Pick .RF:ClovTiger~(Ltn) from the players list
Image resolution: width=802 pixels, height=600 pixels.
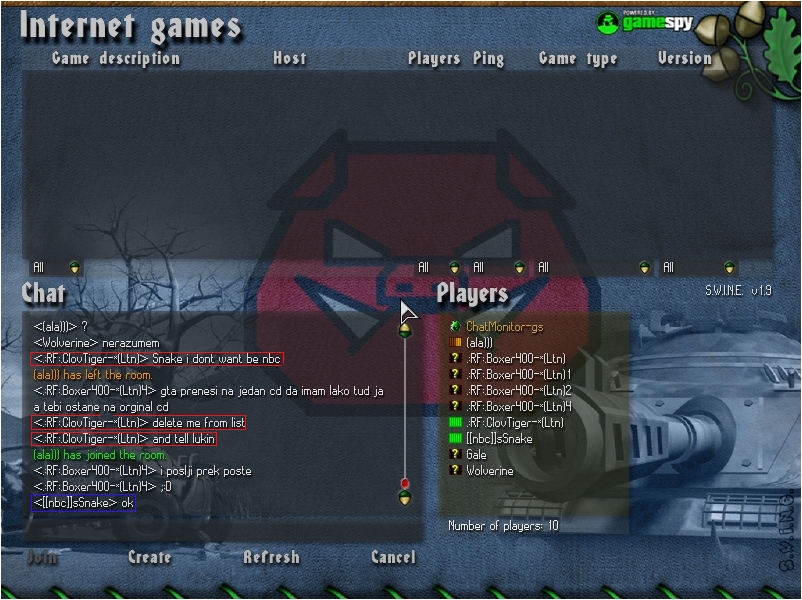click(515, 423)
